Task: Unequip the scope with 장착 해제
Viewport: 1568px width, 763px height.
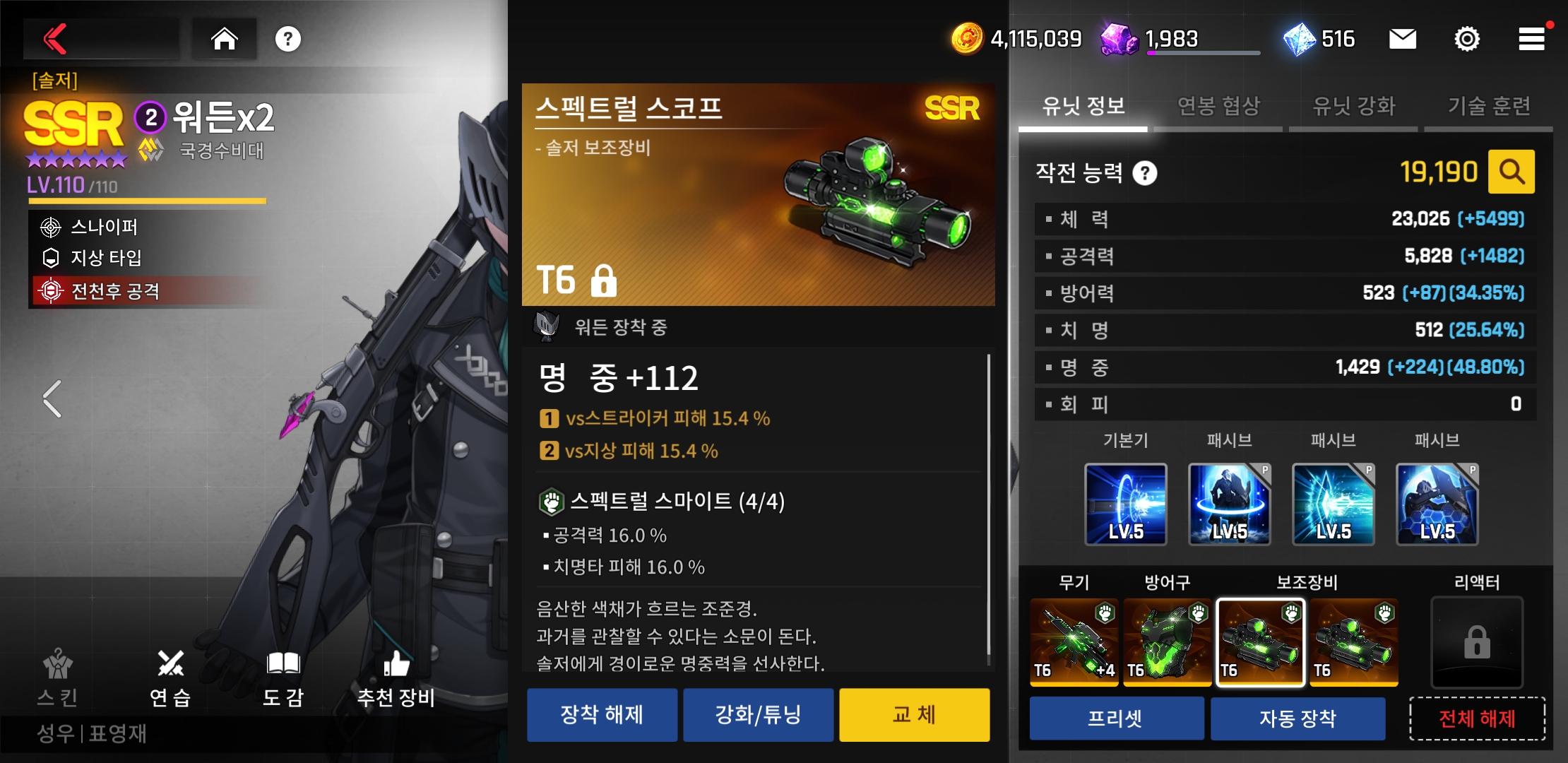Action: pos(602,715)
